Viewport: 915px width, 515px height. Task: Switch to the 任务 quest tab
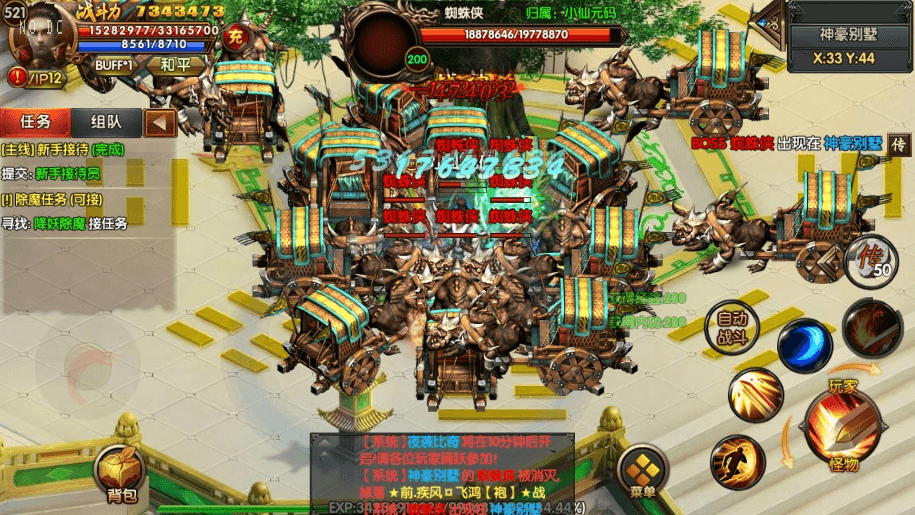click(35, 122)
